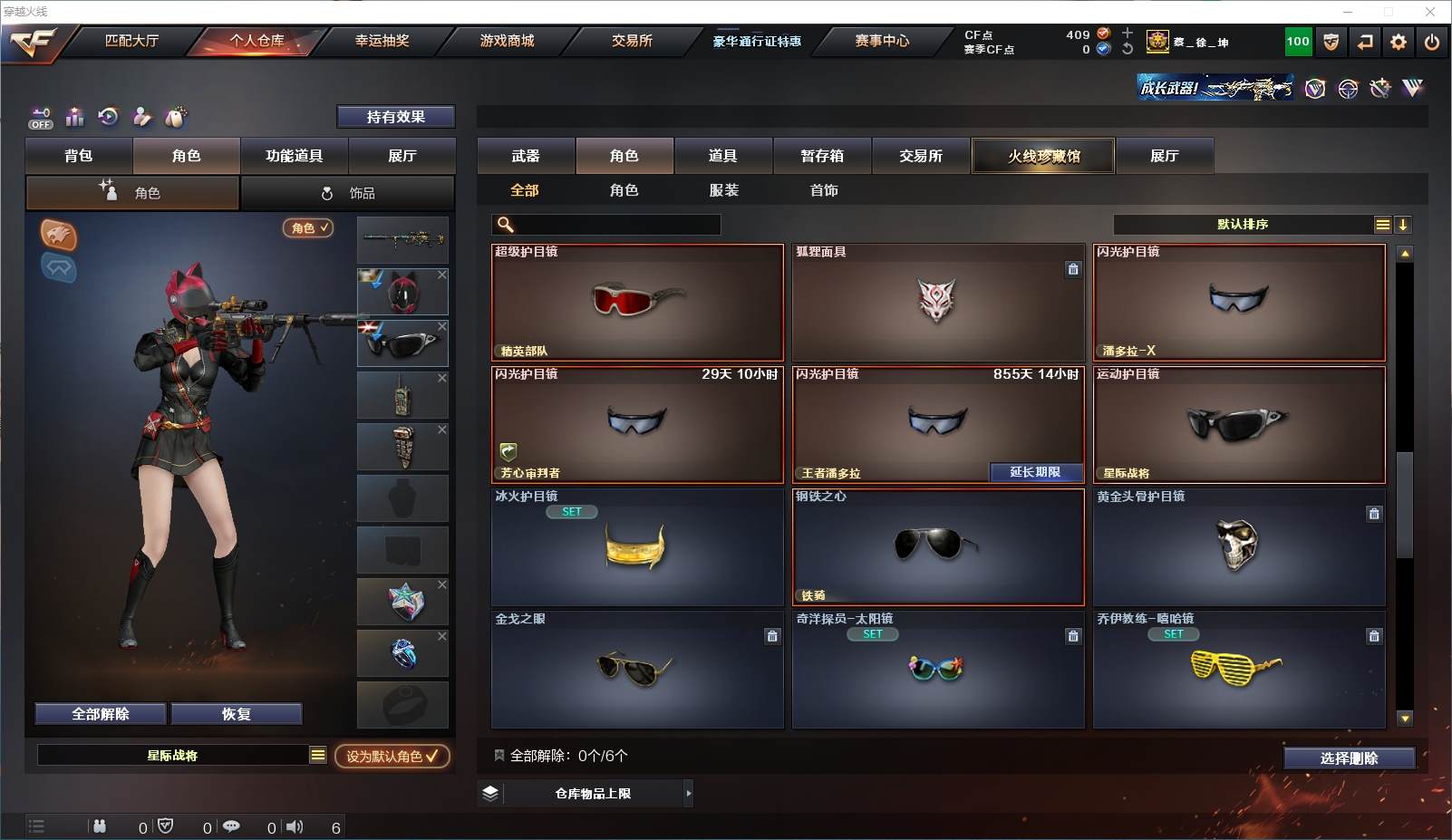
Task: Go to the 游戏商城 shop
Action: (x=507, y=41)
